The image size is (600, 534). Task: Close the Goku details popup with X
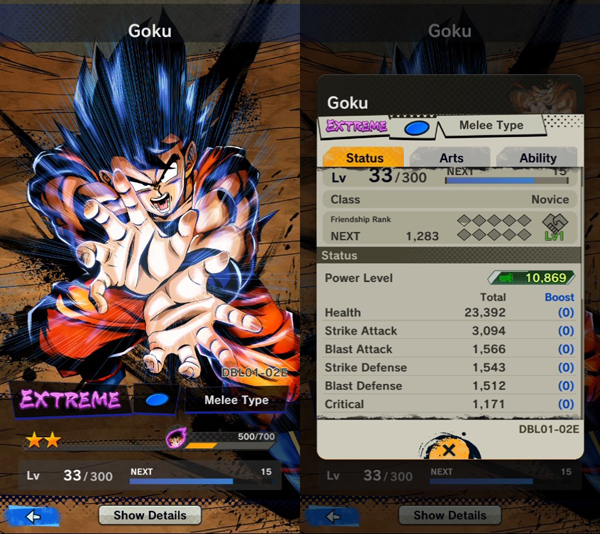pos(449,451)
